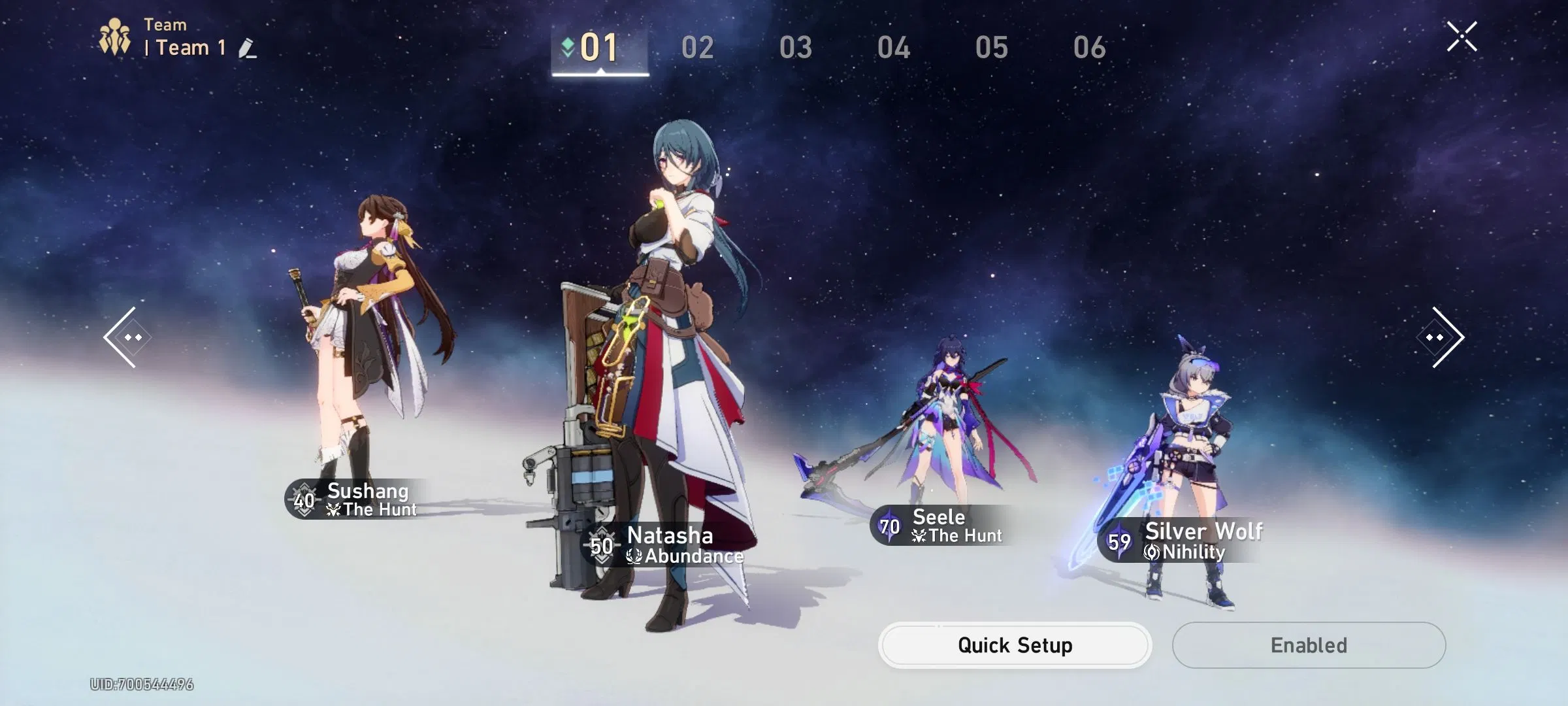This screenshot has height=706, width=1568.
Task: Select The Hunt path icon beside Sushang
Action: coord(333,510)
